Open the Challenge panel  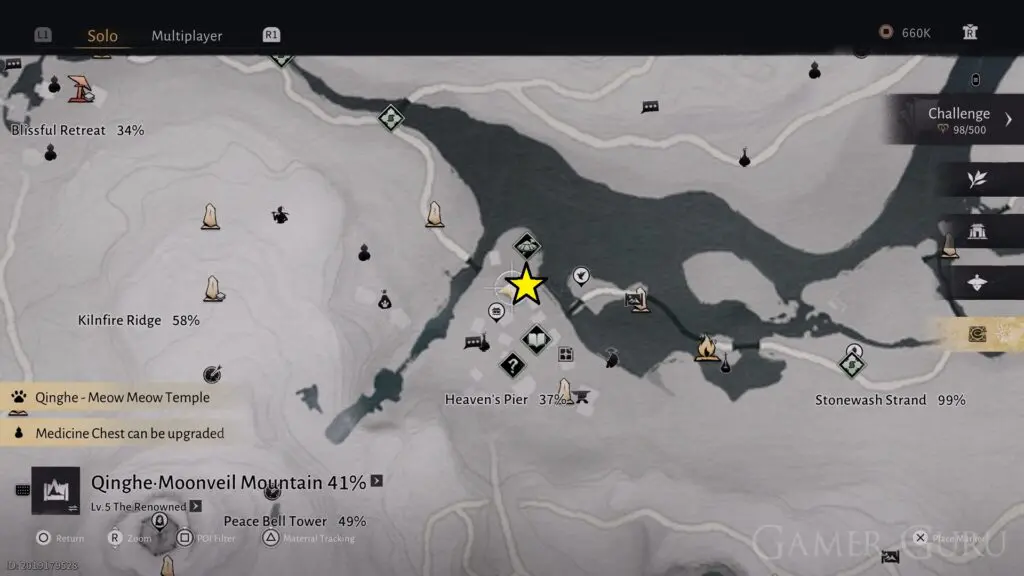(958, 120)
